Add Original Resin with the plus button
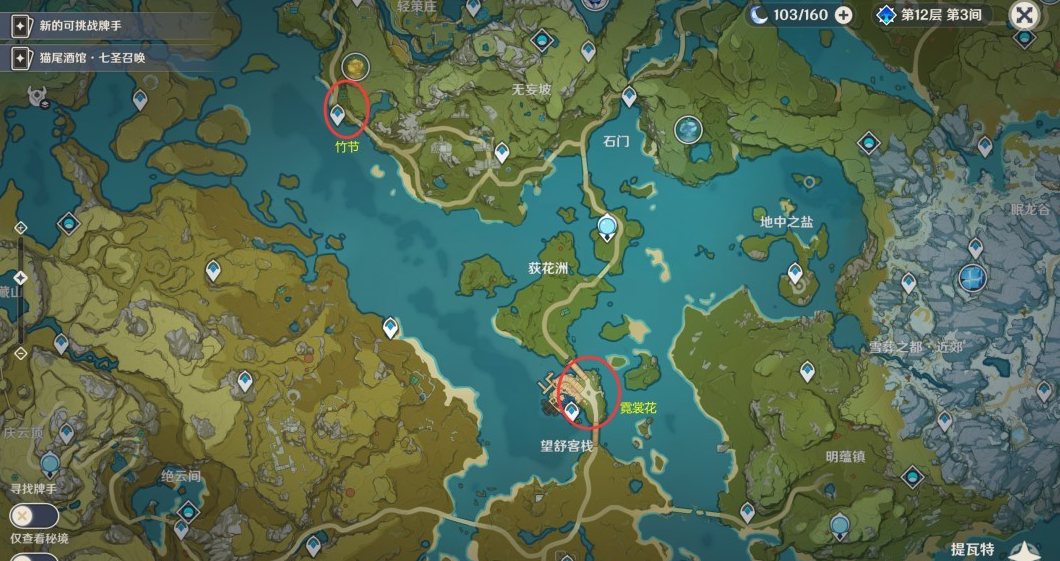The width and height of the screenshot is (1060, 561). (x=844, y=15)
